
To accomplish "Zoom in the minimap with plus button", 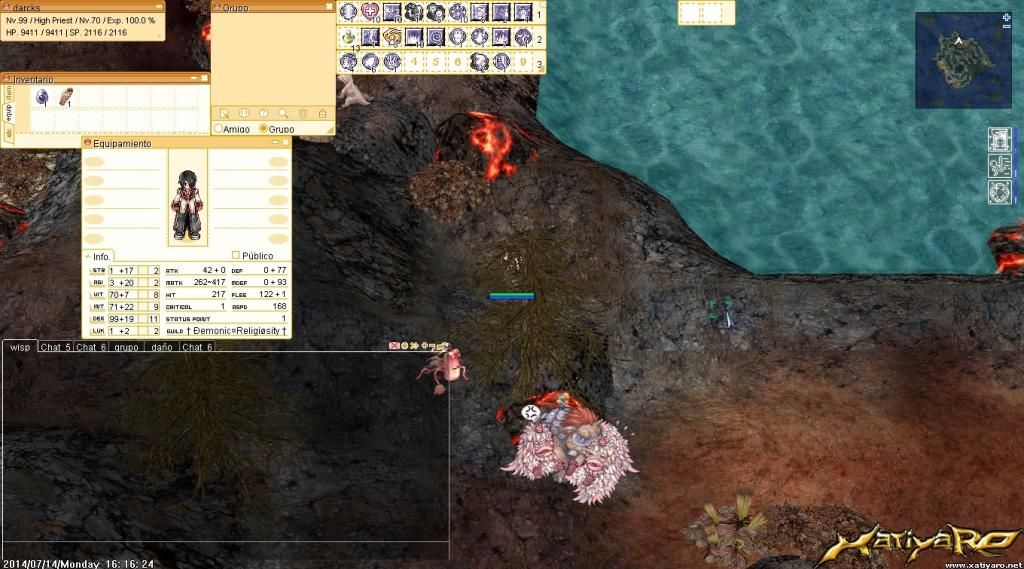I will pos(1005,18).
